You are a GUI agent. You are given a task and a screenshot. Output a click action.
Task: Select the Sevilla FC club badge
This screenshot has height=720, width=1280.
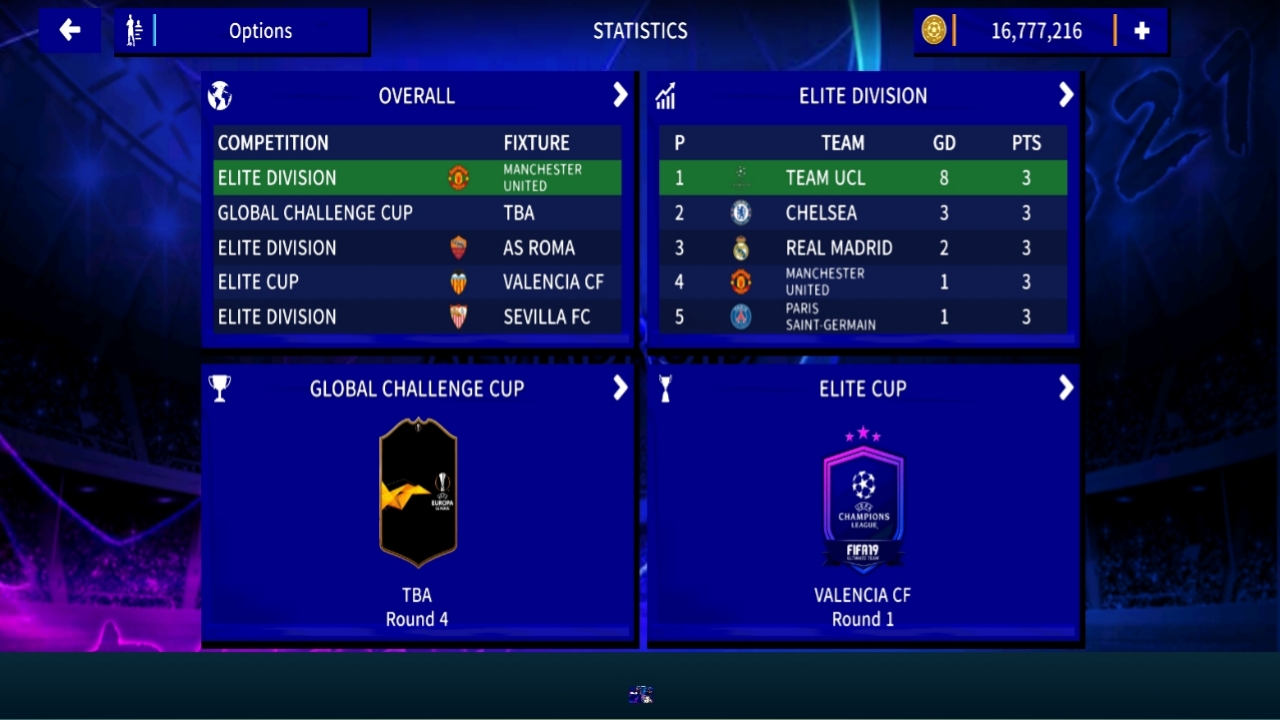point(457,317)
